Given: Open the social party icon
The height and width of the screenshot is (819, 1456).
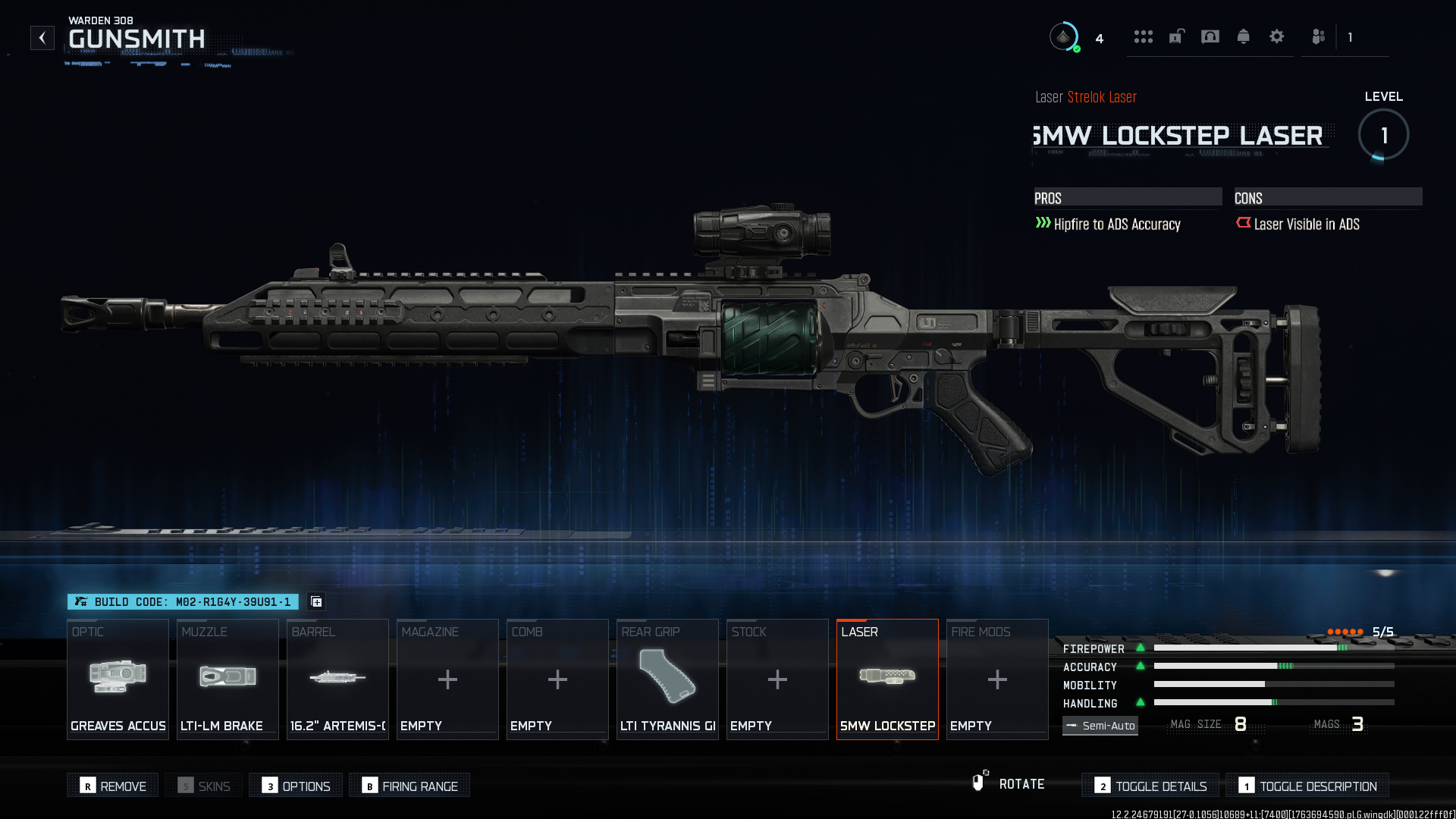Looking at the screenshot, I should [x=1319, y=36].
